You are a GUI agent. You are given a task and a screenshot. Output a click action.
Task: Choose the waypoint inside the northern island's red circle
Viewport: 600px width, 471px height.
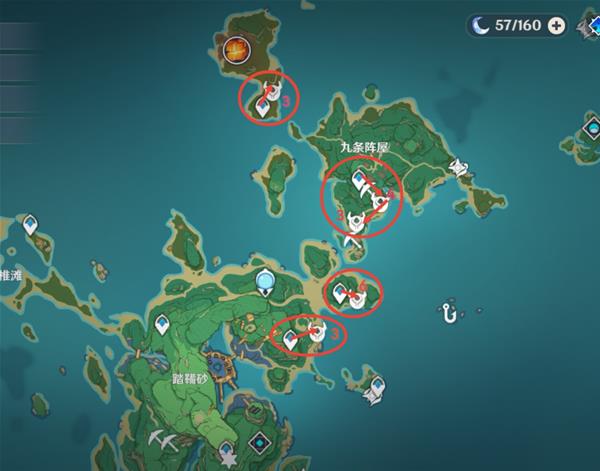(x=264, y=105)
